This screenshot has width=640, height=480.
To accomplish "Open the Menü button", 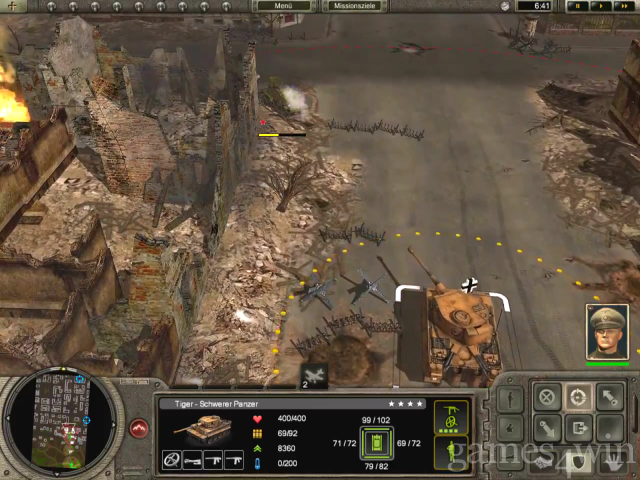I will (283, 6).
